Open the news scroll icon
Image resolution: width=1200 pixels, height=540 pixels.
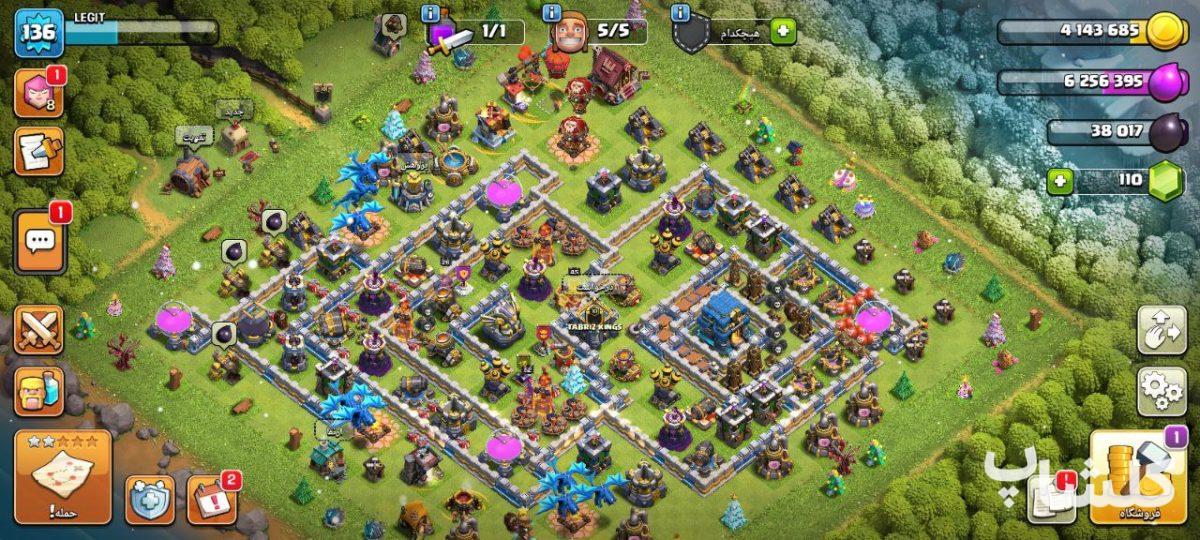(x=38, y=151)
